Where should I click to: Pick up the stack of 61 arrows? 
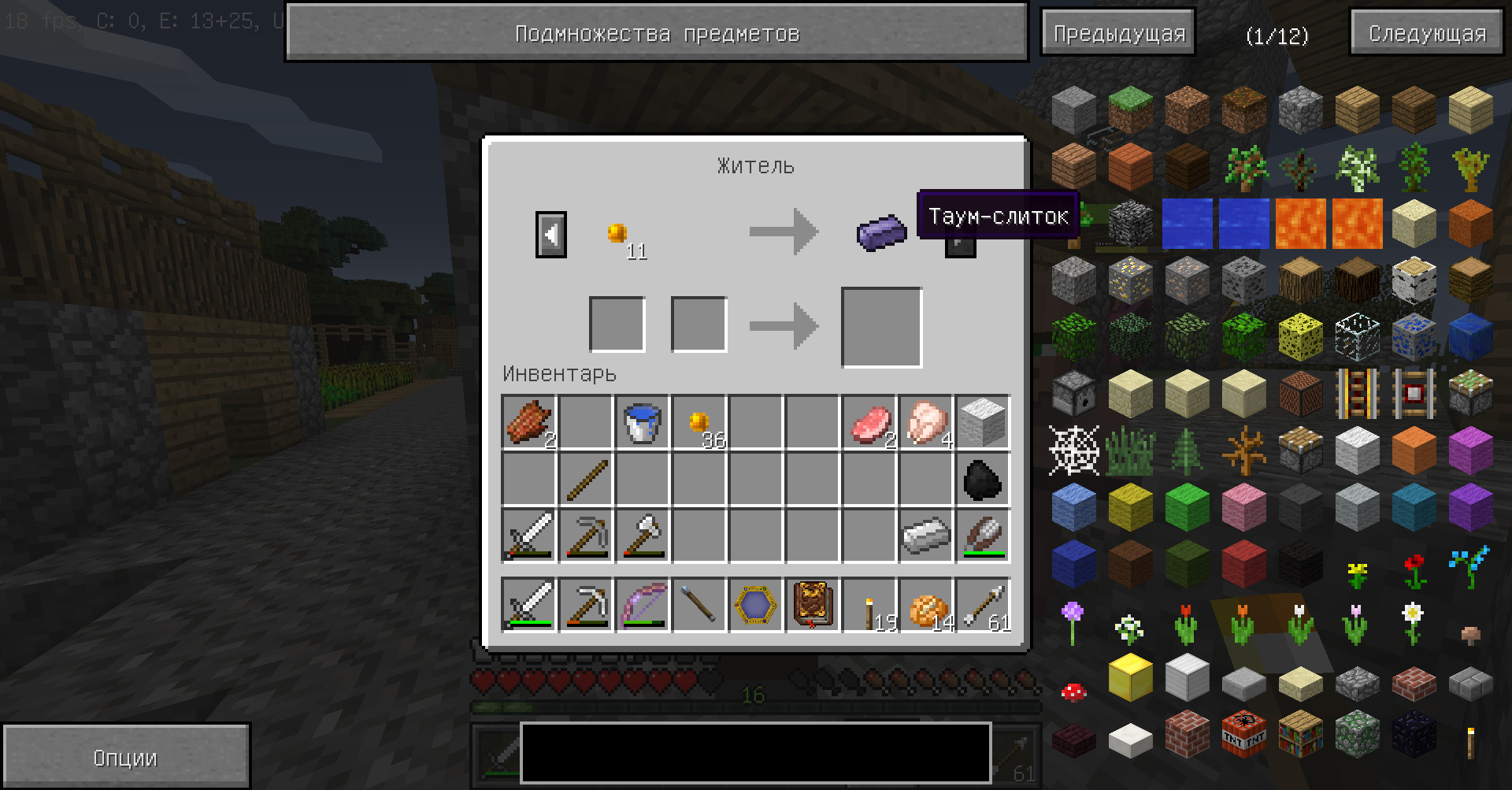coord(983,606)
